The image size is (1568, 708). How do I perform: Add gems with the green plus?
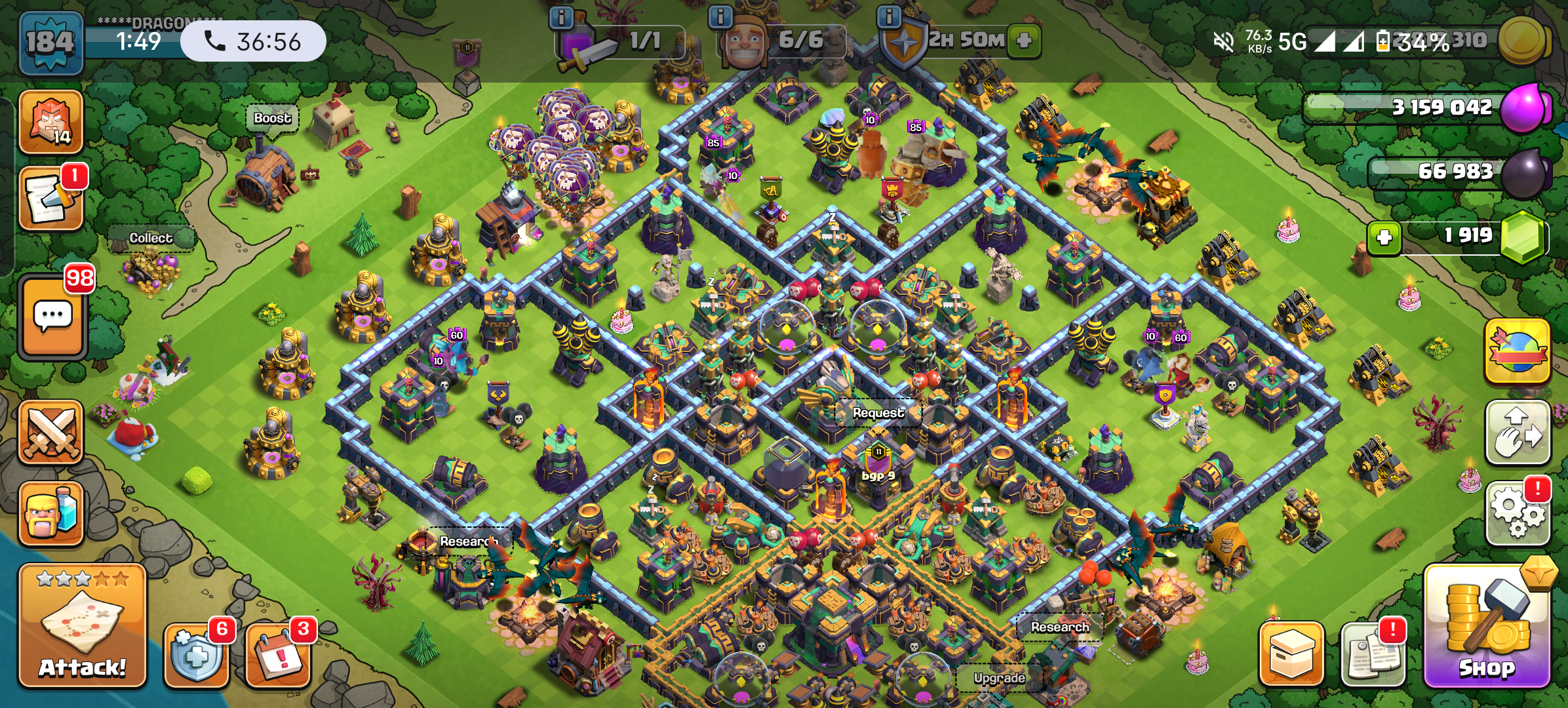click(x=1384, y=237)
